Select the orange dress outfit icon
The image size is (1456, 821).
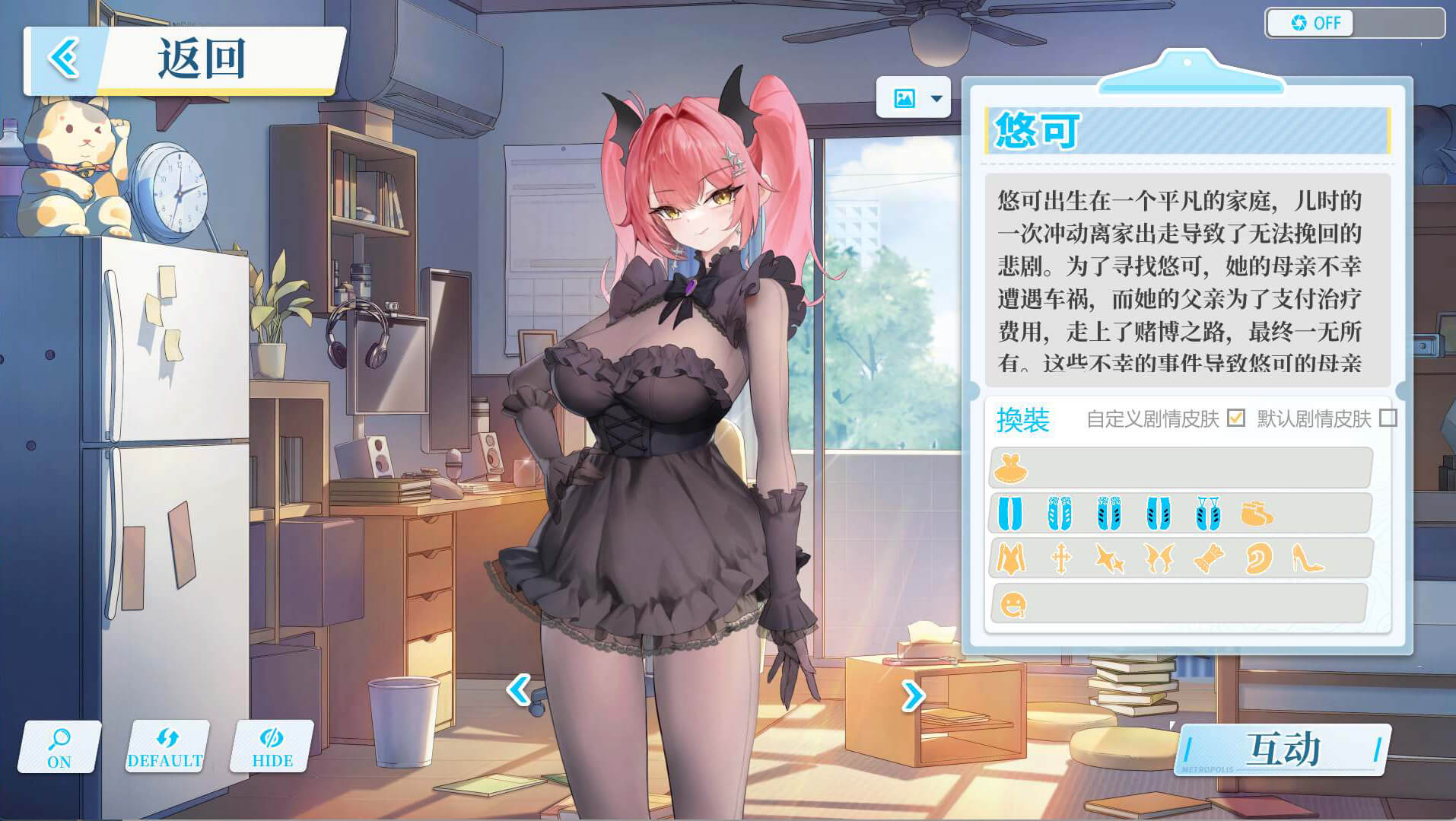(1011, 468)
